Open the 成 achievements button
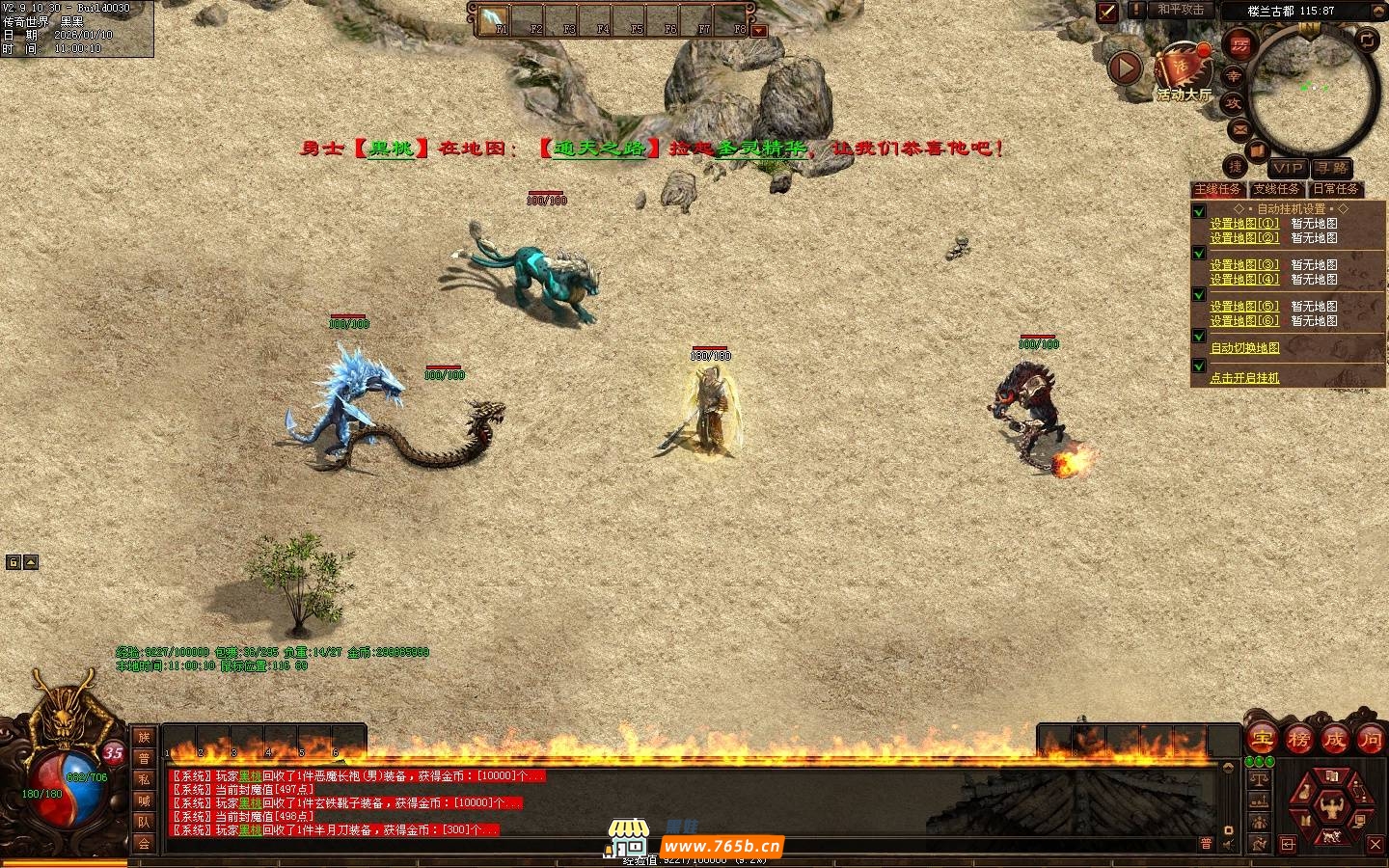The image size is (1389, 868). coord(1334,740)
